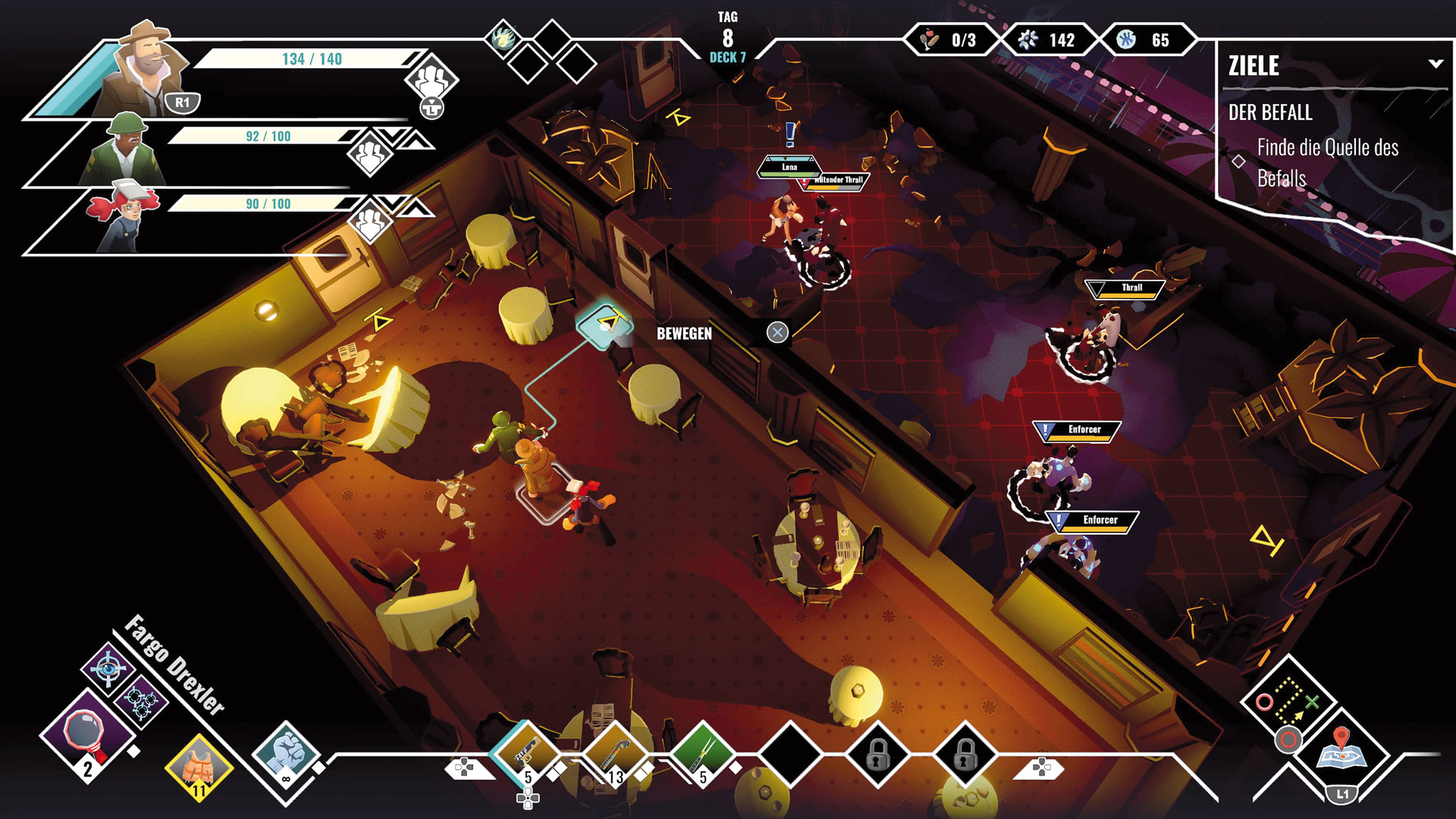Equip the lead pipe weapon slot
Viewport: 1456px width, 819px height.
[x=614, y=752]
